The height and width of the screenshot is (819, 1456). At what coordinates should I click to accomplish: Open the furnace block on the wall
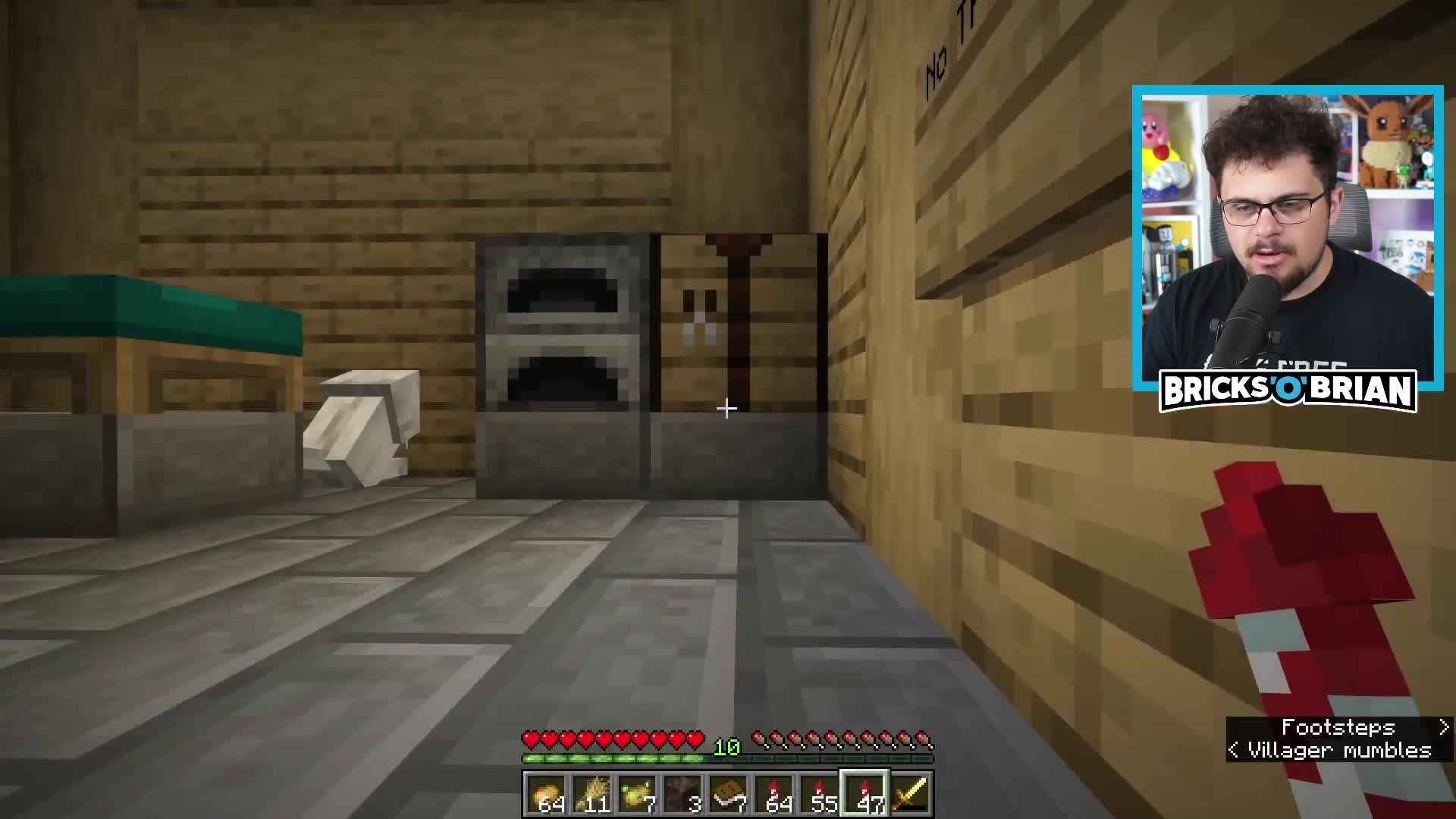pos(560,356)
